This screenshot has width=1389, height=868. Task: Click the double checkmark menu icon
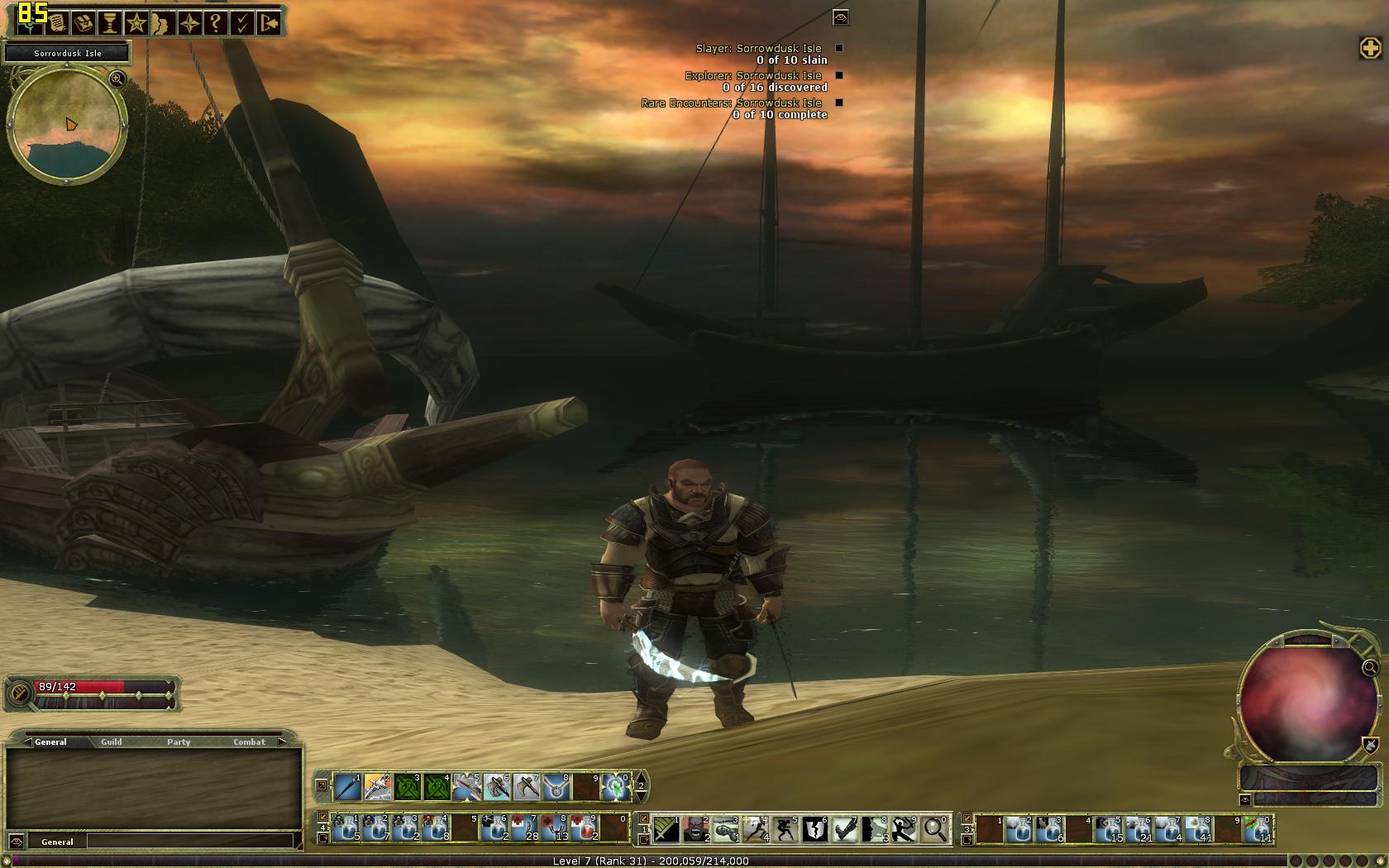click(242, 23)
